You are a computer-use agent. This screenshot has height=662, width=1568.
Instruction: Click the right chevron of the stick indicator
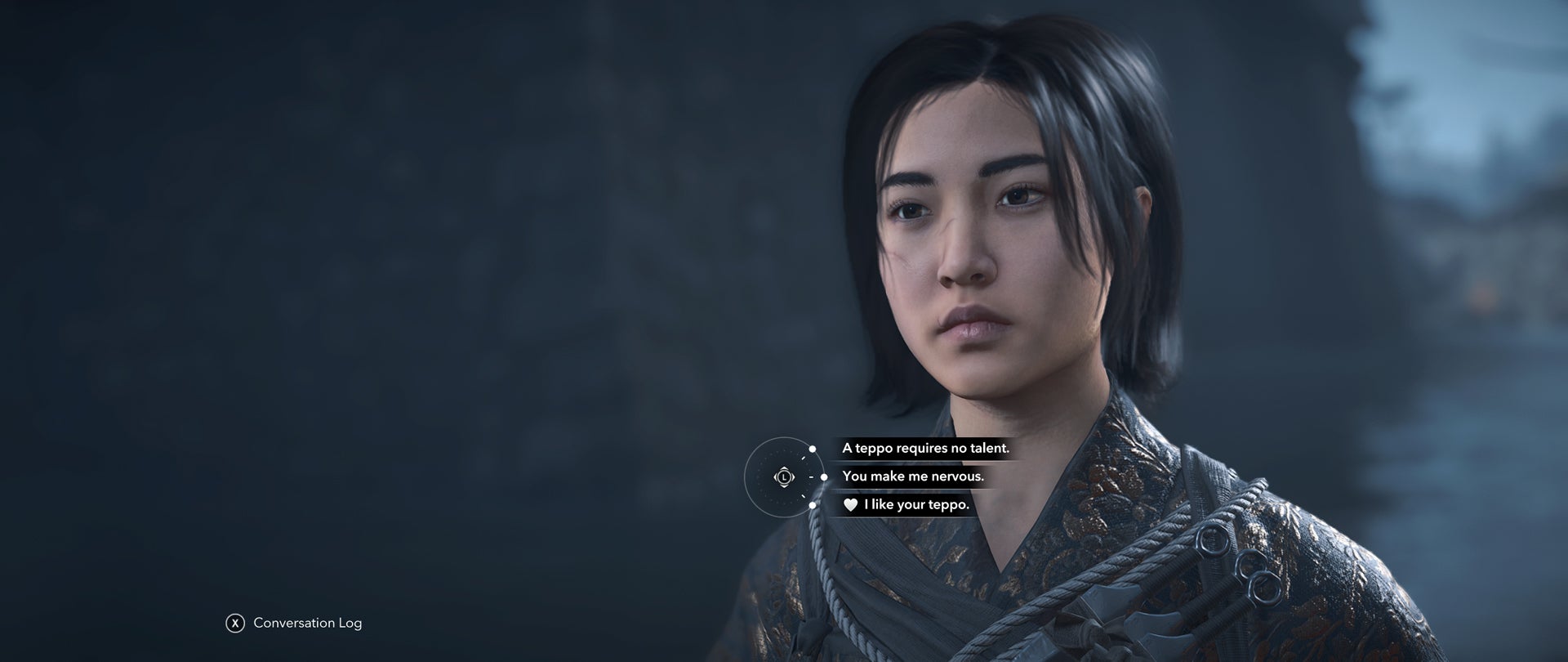coord(792,477)
